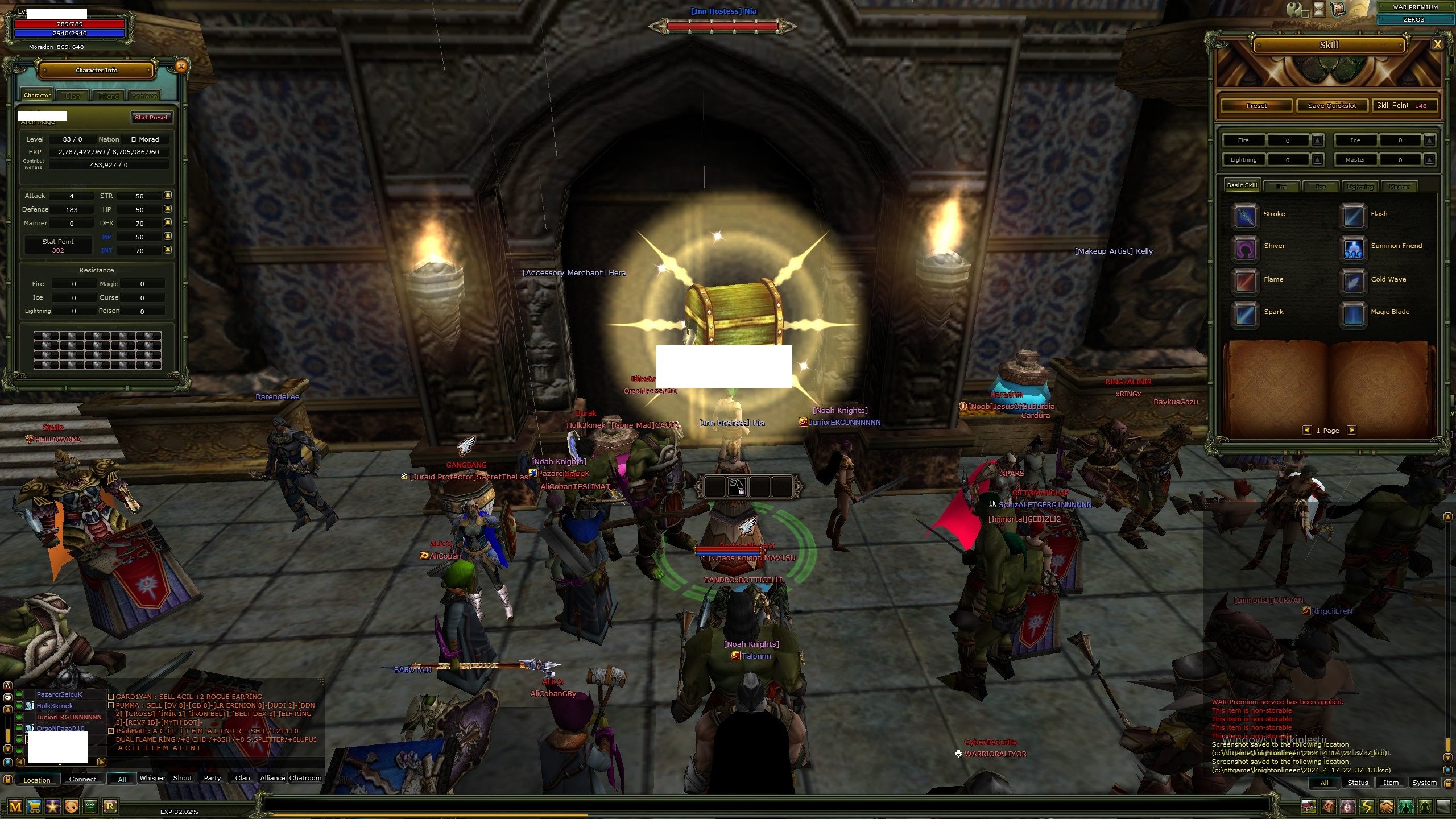Raise the STR stat with its up arrow
This screenshot has width=1456, height=819.
(x=167, y=196)
